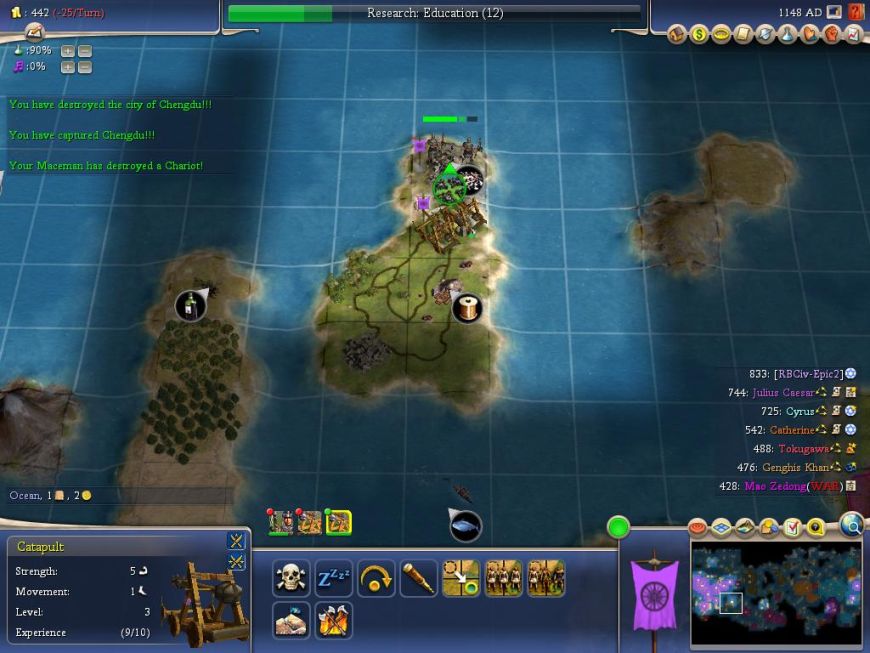Decrease the culture rate percentage

[x=84, y=67]
